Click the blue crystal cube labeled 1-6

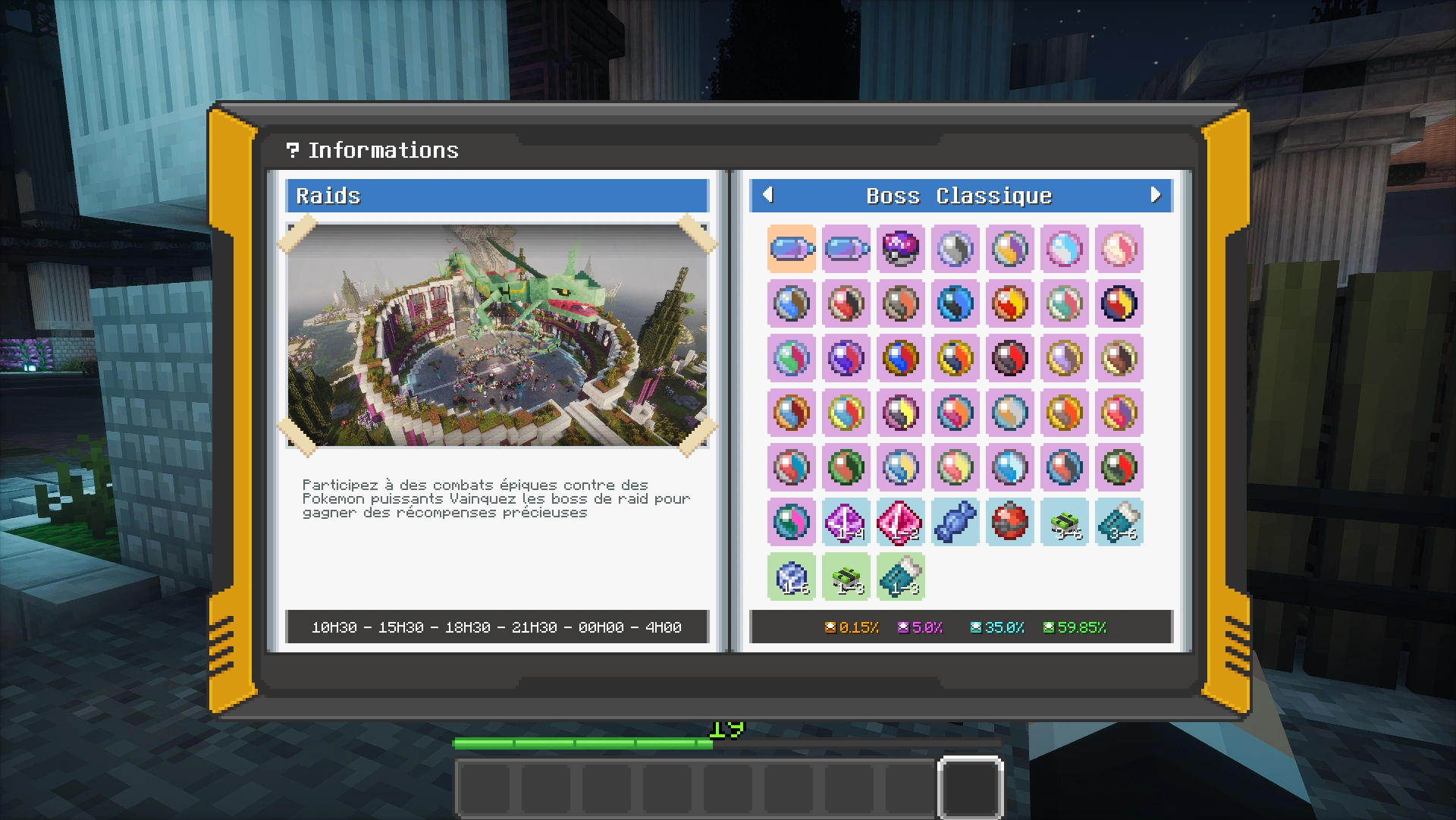(x=791, y=577)
